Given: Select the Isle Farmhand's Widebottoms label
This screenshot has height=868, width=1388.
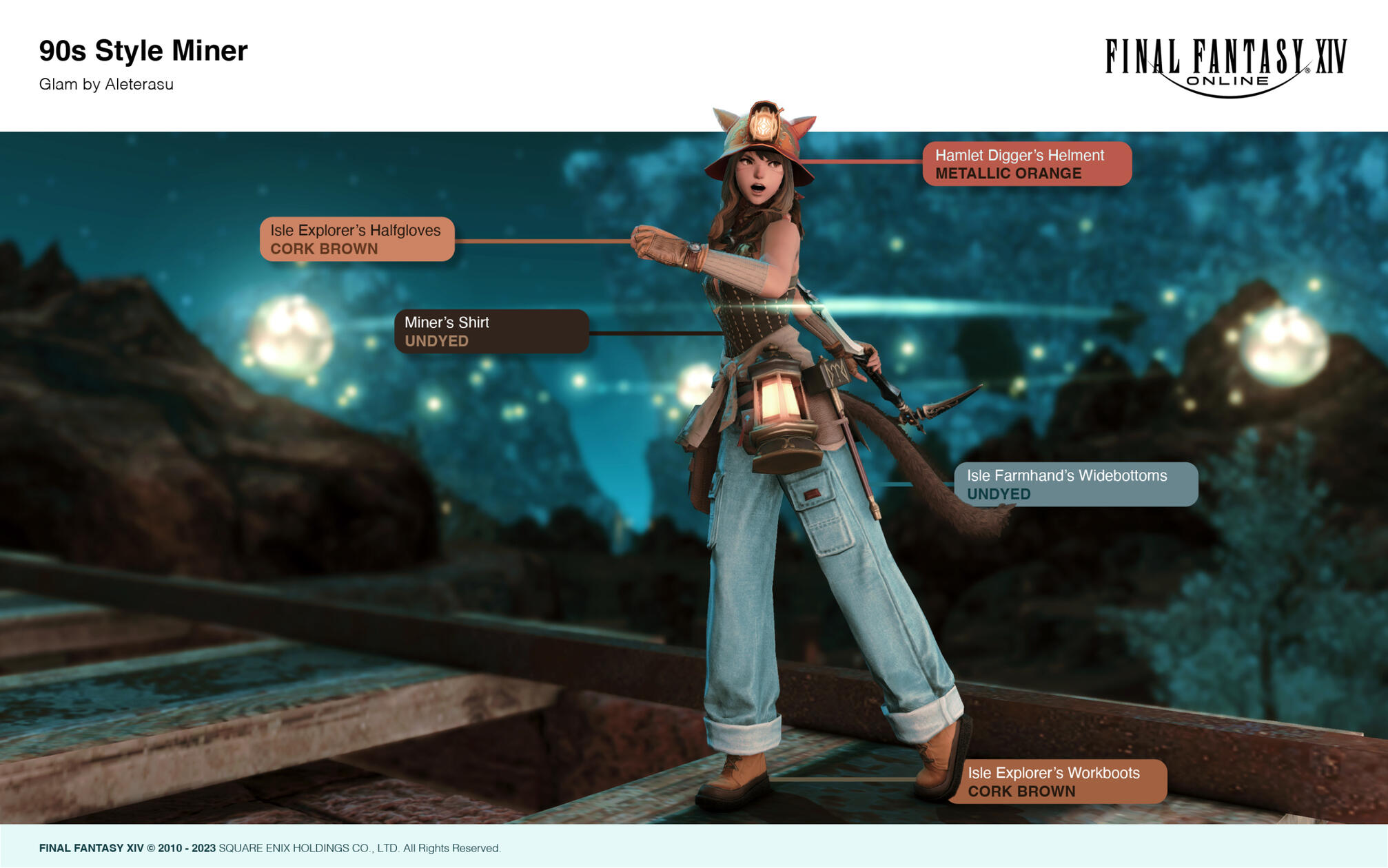Looking at the screenshot, I should pos(1075,484).
